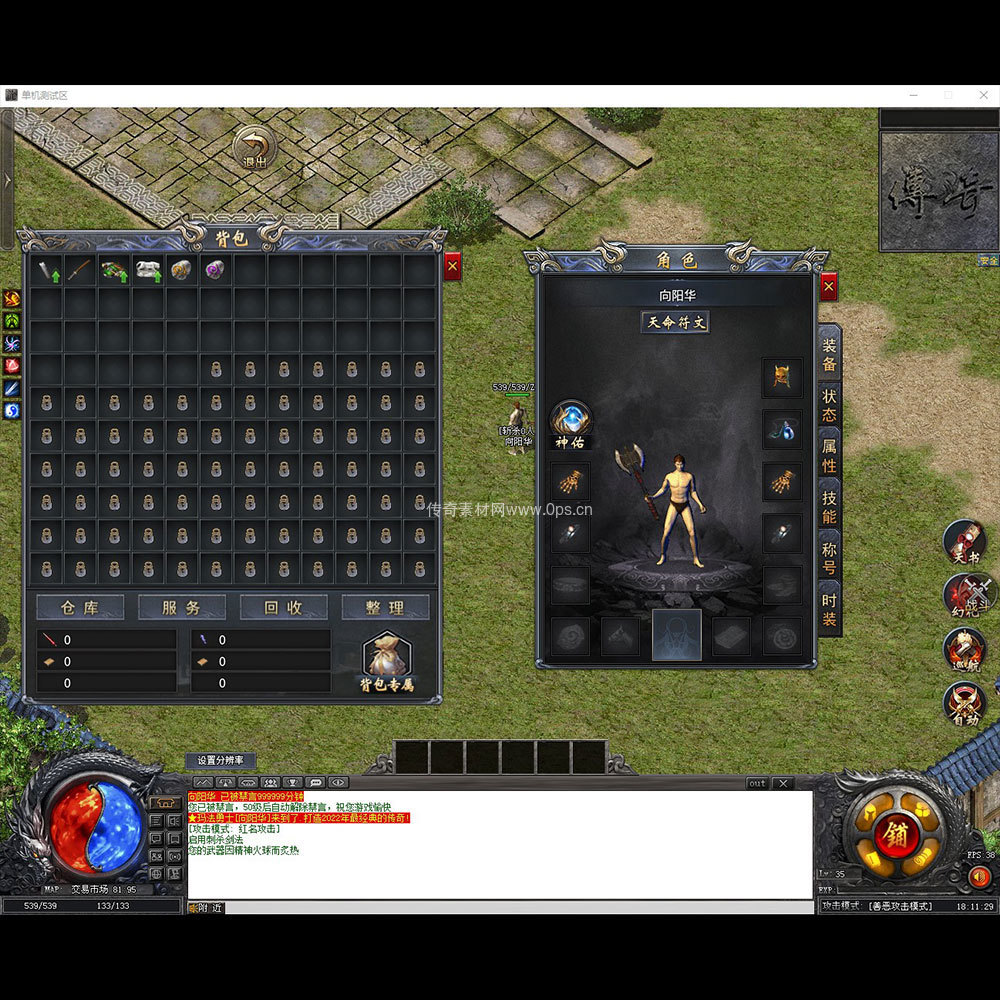Open the 背包专属 bag icon
Screen dimensions: 1000x1000
[386, 660]
